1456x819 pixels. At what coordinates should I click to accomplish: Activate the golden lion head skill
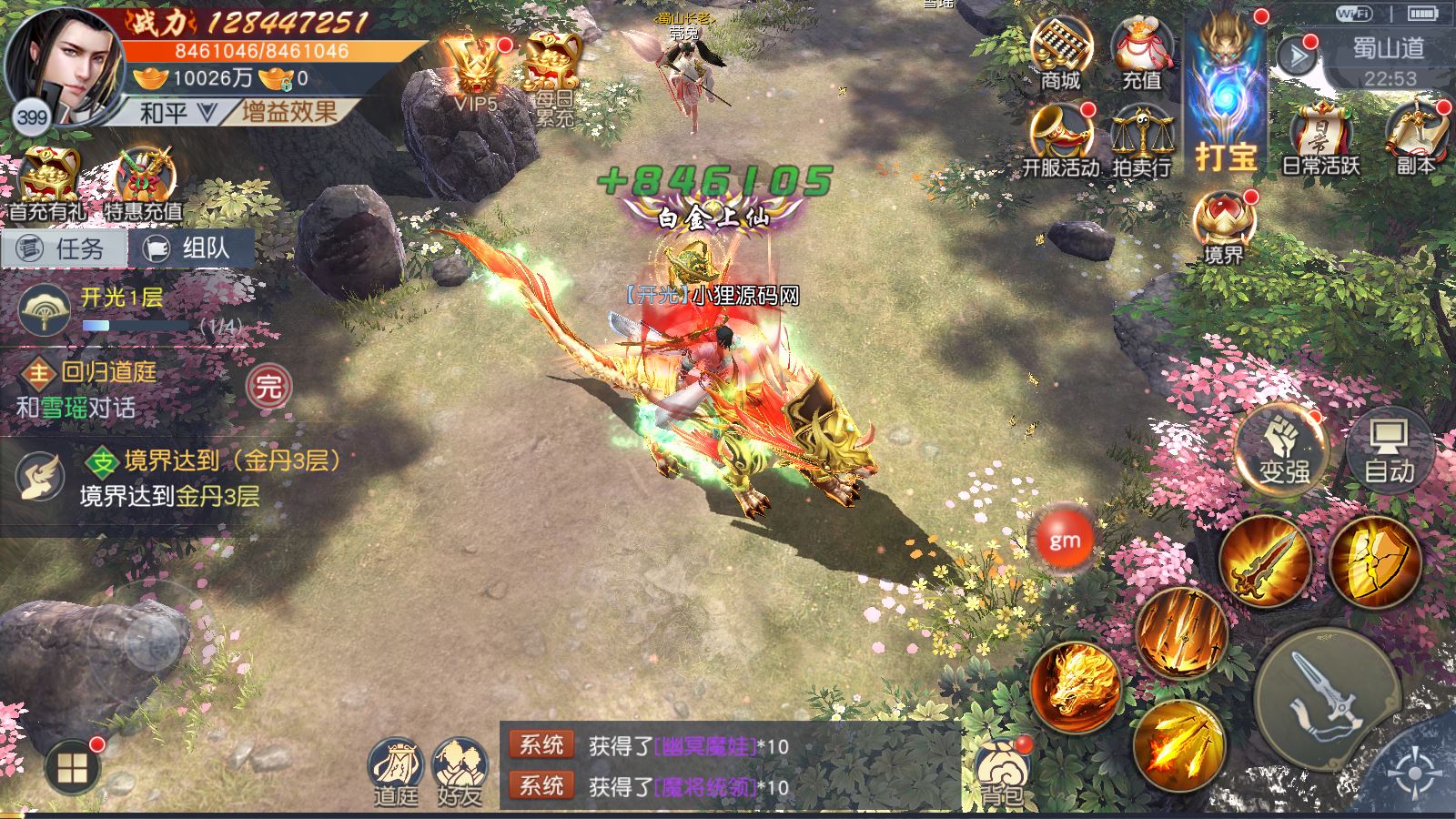pos(1076,687)
